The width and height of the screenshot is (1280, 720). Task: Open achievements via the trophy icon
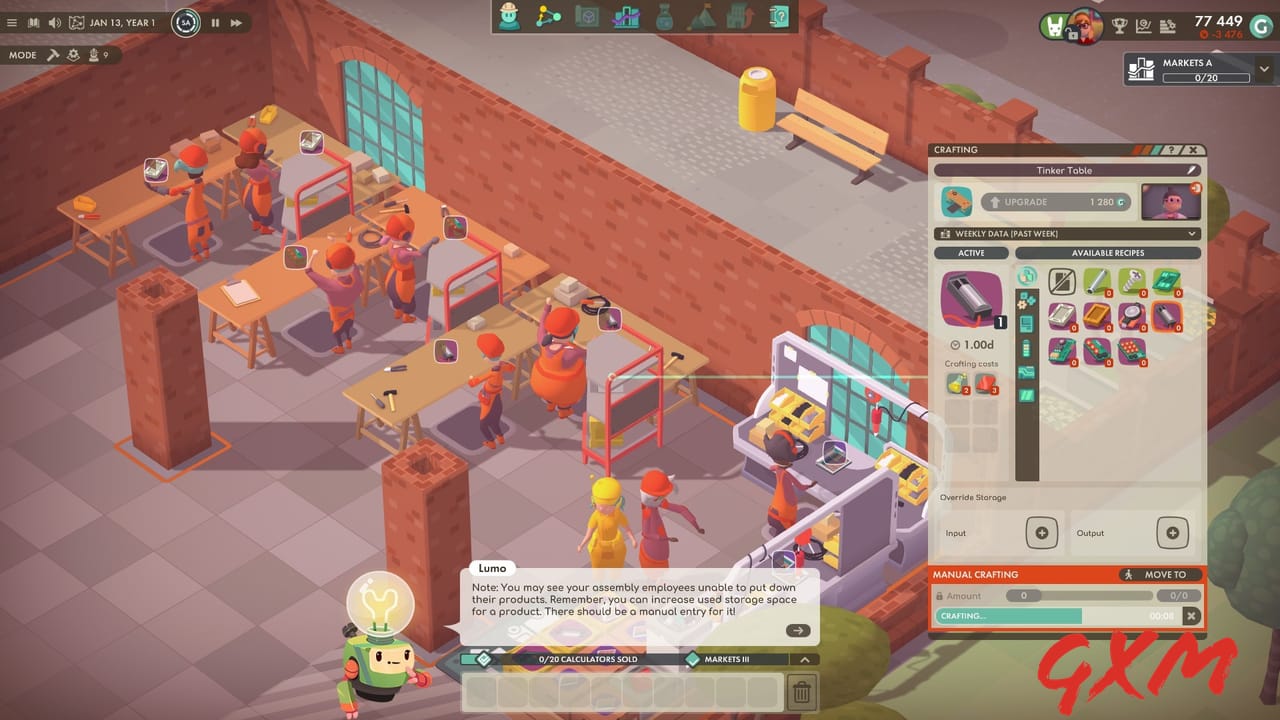[1118, 26]
